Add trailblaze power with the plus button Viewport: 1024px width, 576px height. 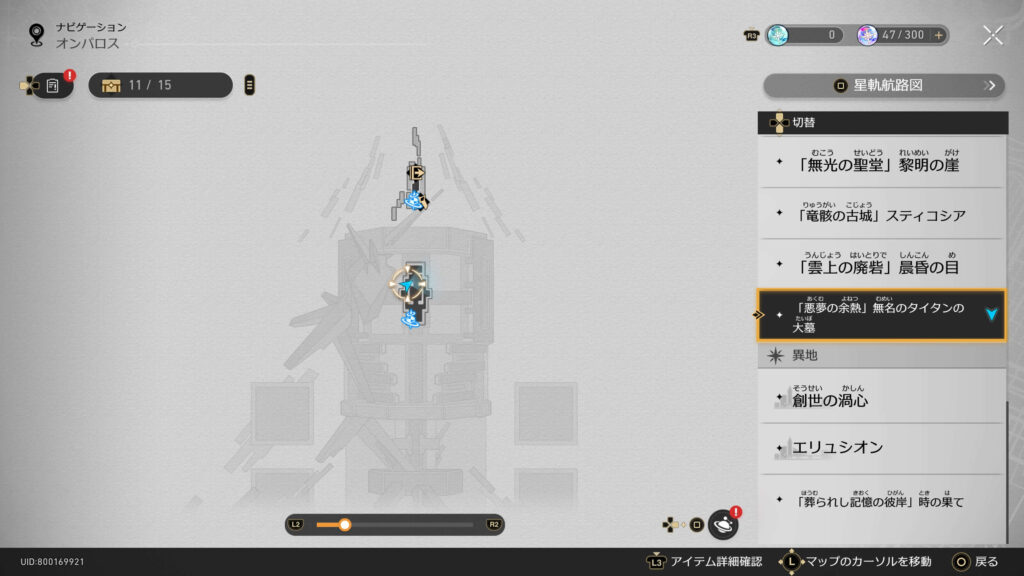(938, 35)
